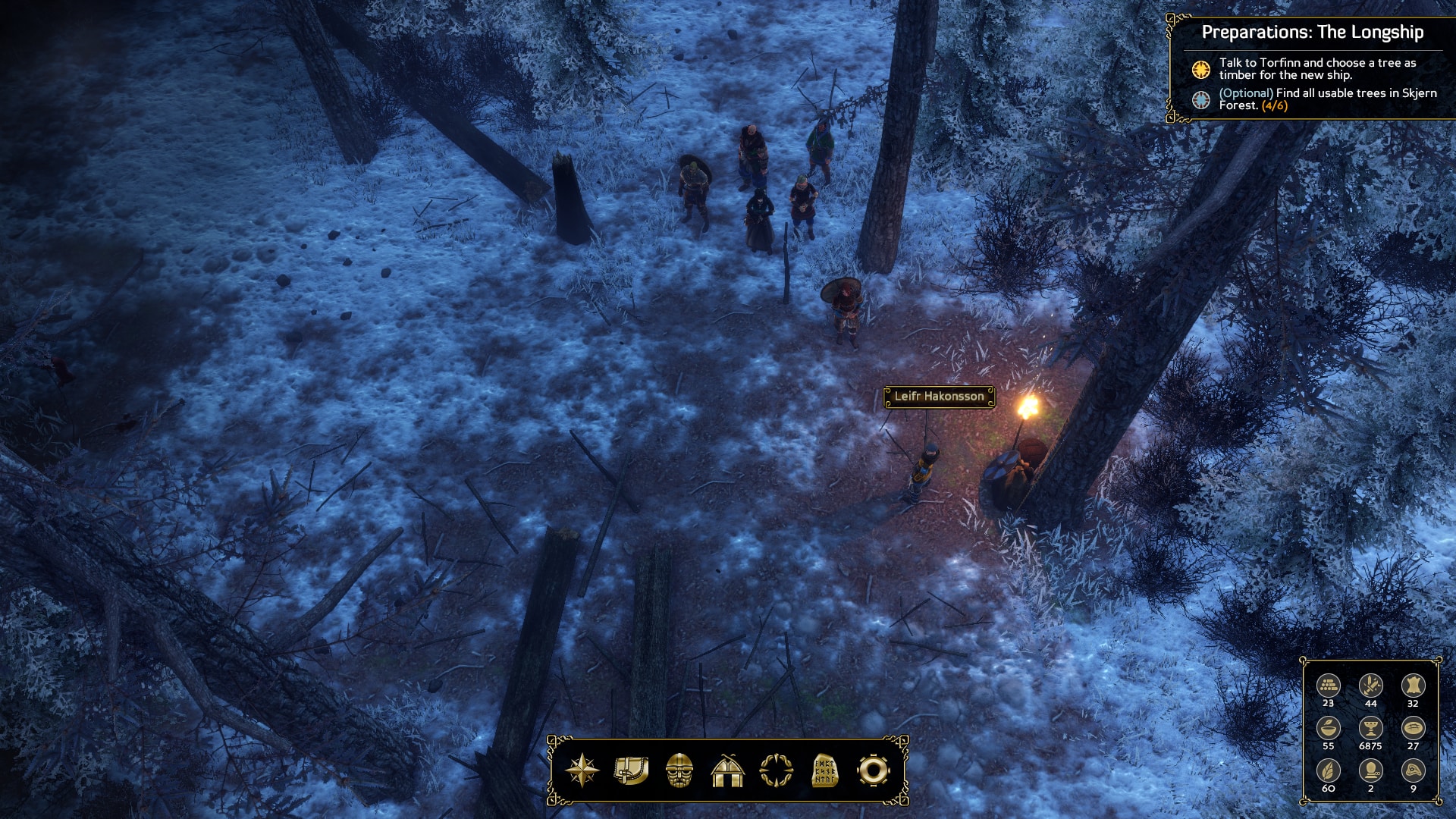Open the settings gear icon
This screenshot has width=1456, height=819.
(873, 770)
